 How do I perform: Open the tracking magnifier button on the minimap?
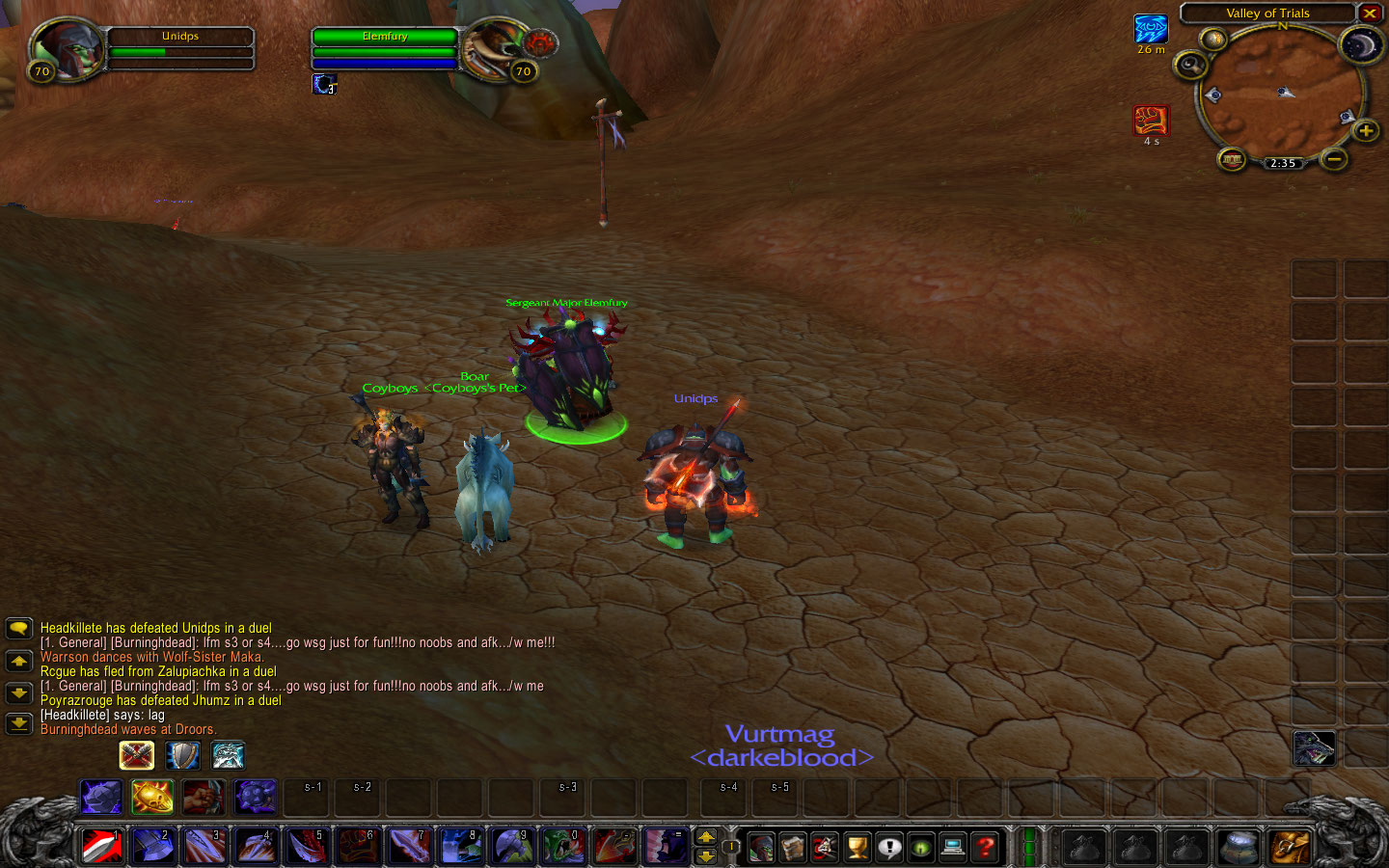(1190, 65)
